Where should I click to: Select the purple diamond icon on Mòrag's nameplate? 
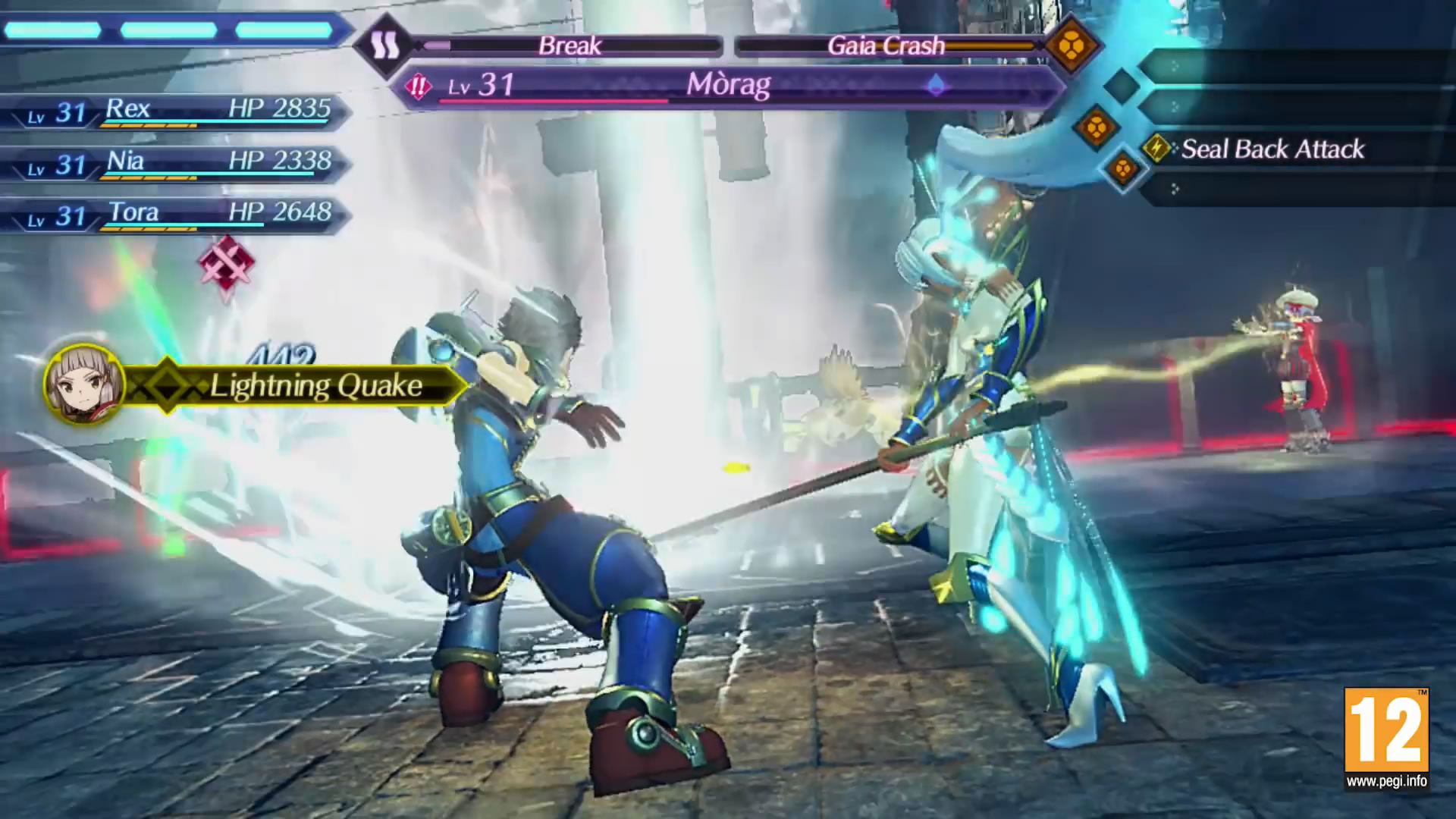pyautogui.click(x=936, y=86)
